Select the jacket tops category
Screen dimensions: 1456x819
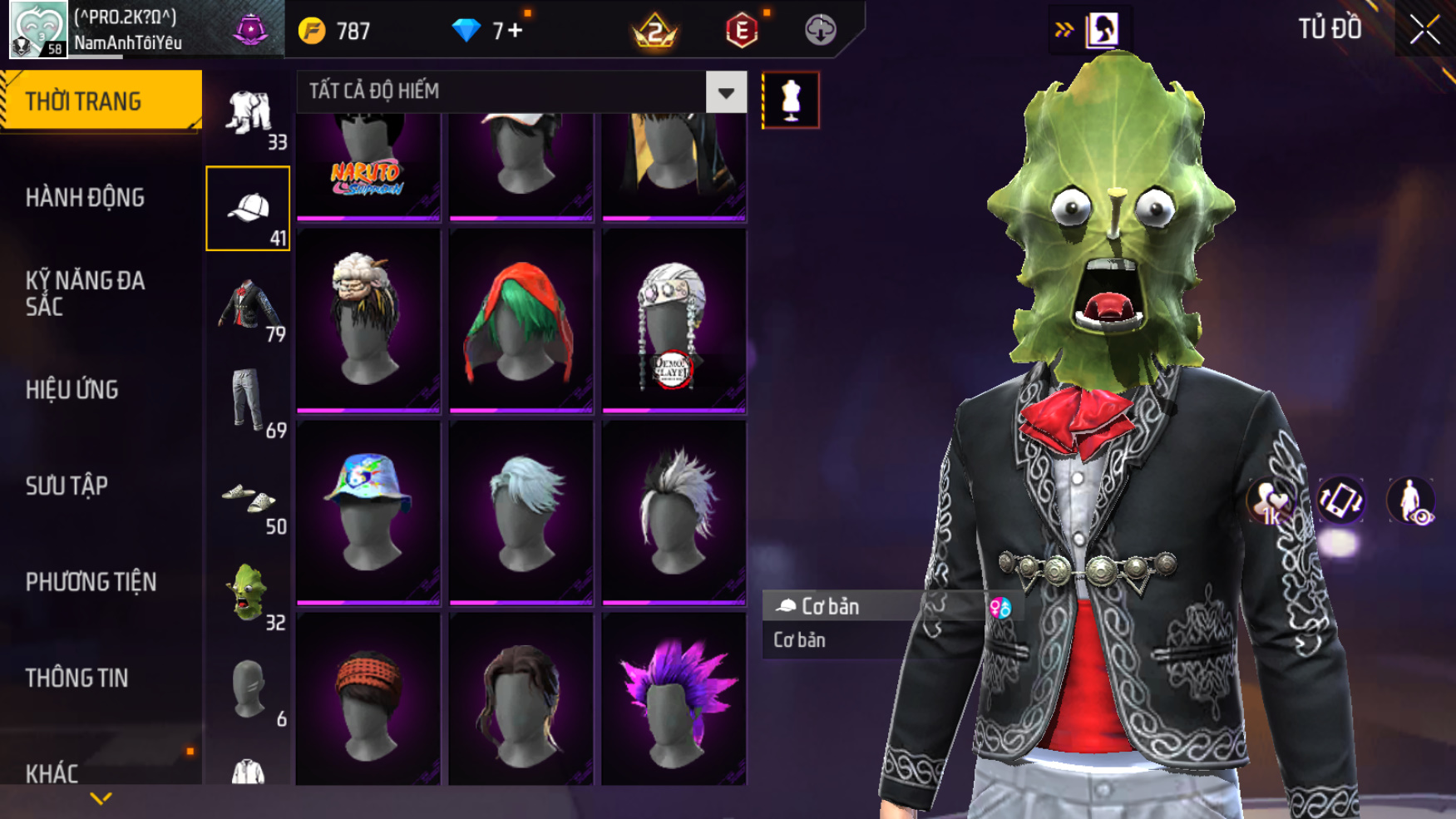coord(248,306)
